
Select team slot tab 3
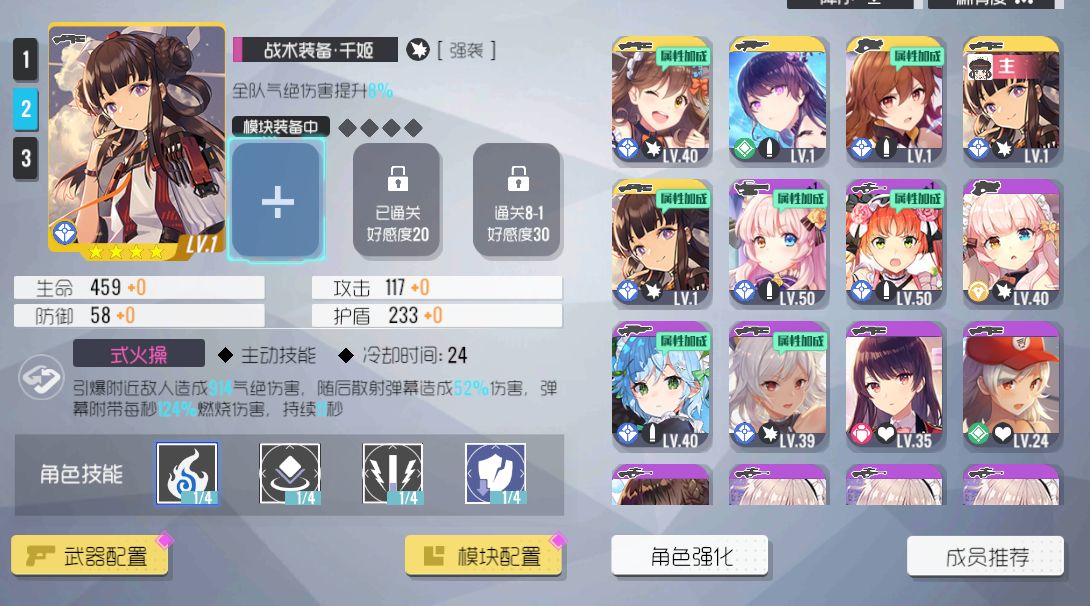[26, 157]
